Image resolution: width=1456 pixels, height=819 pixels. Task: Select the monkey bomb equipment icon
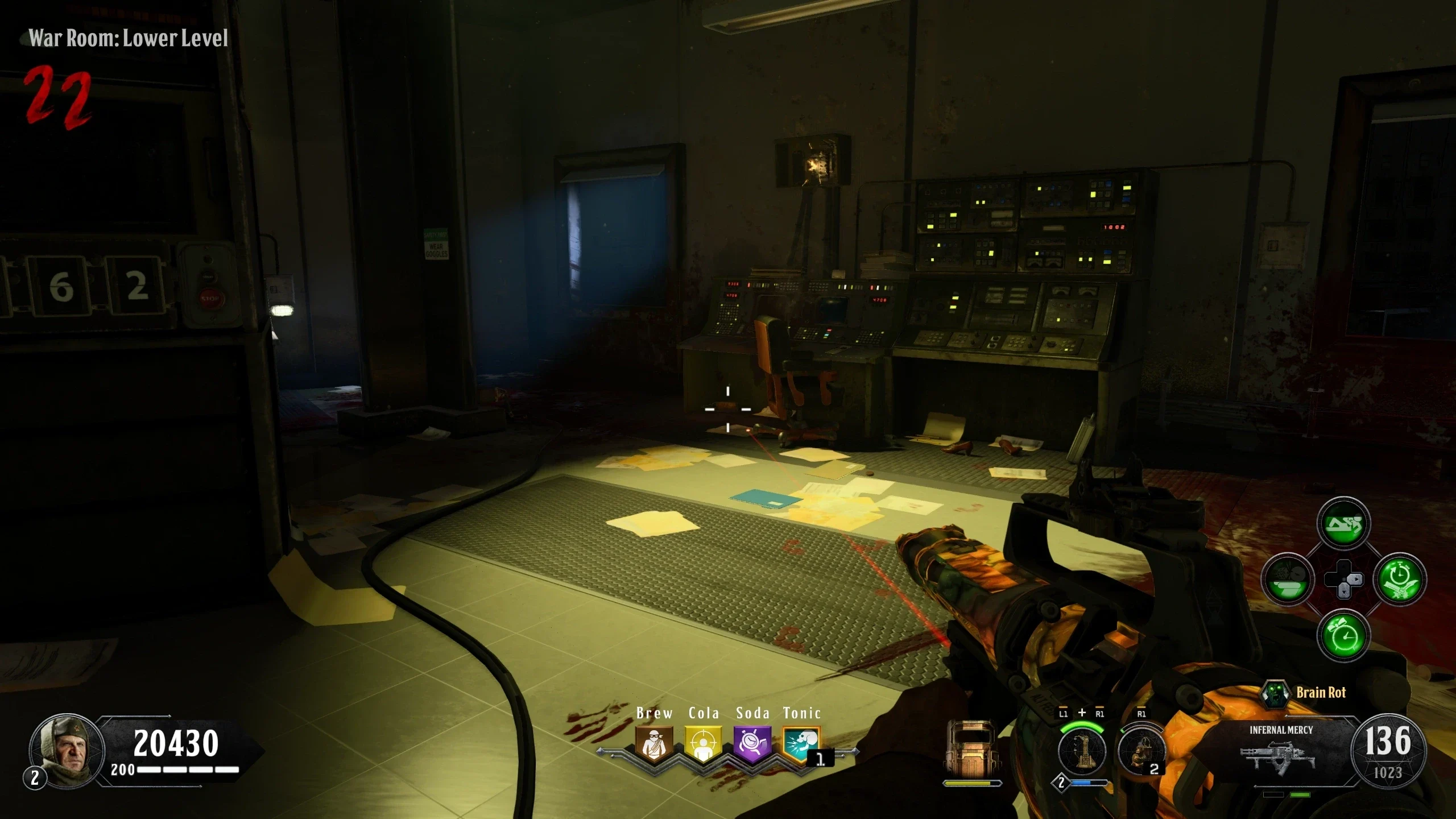1140,751
